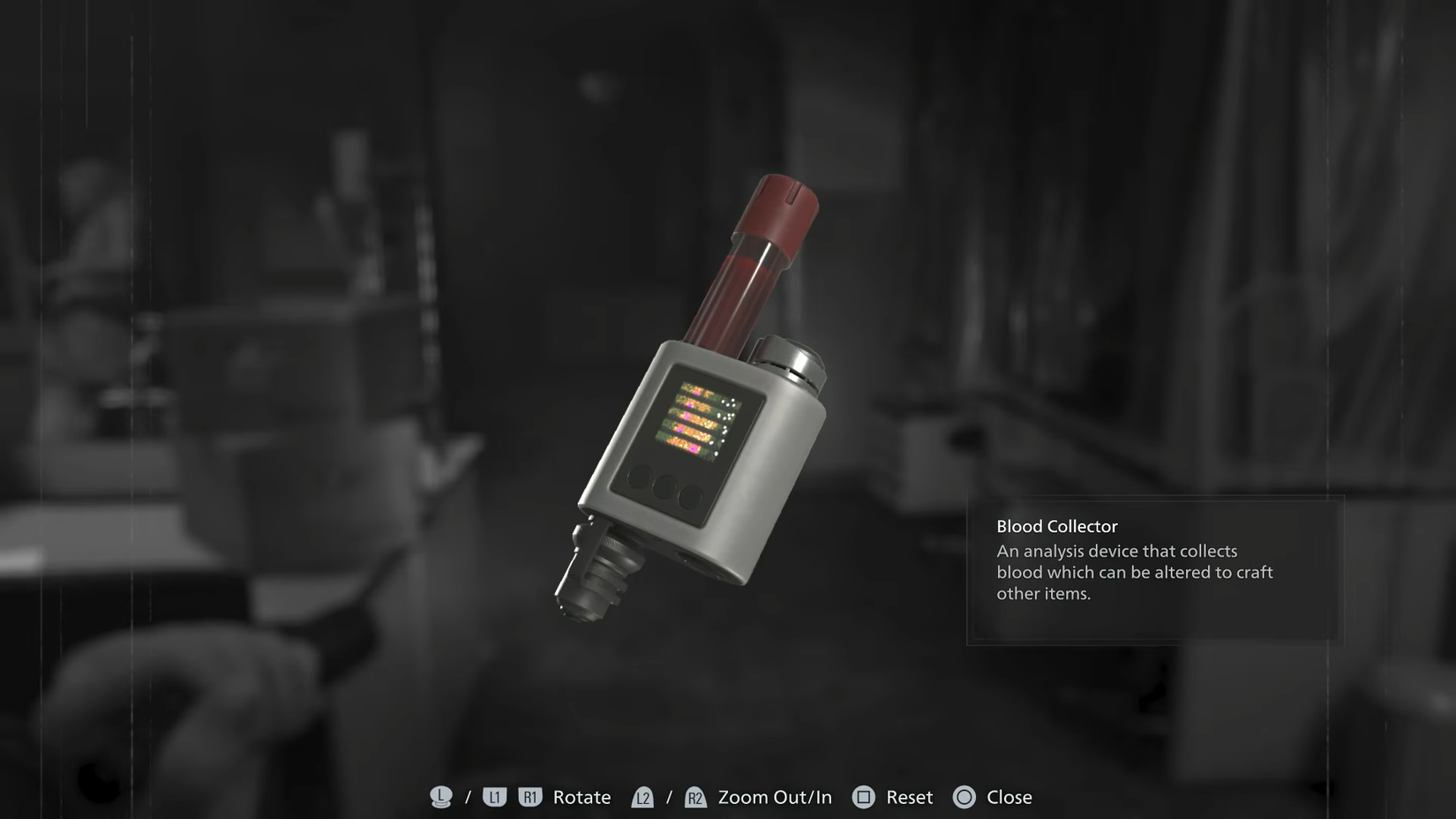This screenshot has height=819, width=1456.
Task: Click the L2 zoom out prompt icon
Action: (643, 797)
